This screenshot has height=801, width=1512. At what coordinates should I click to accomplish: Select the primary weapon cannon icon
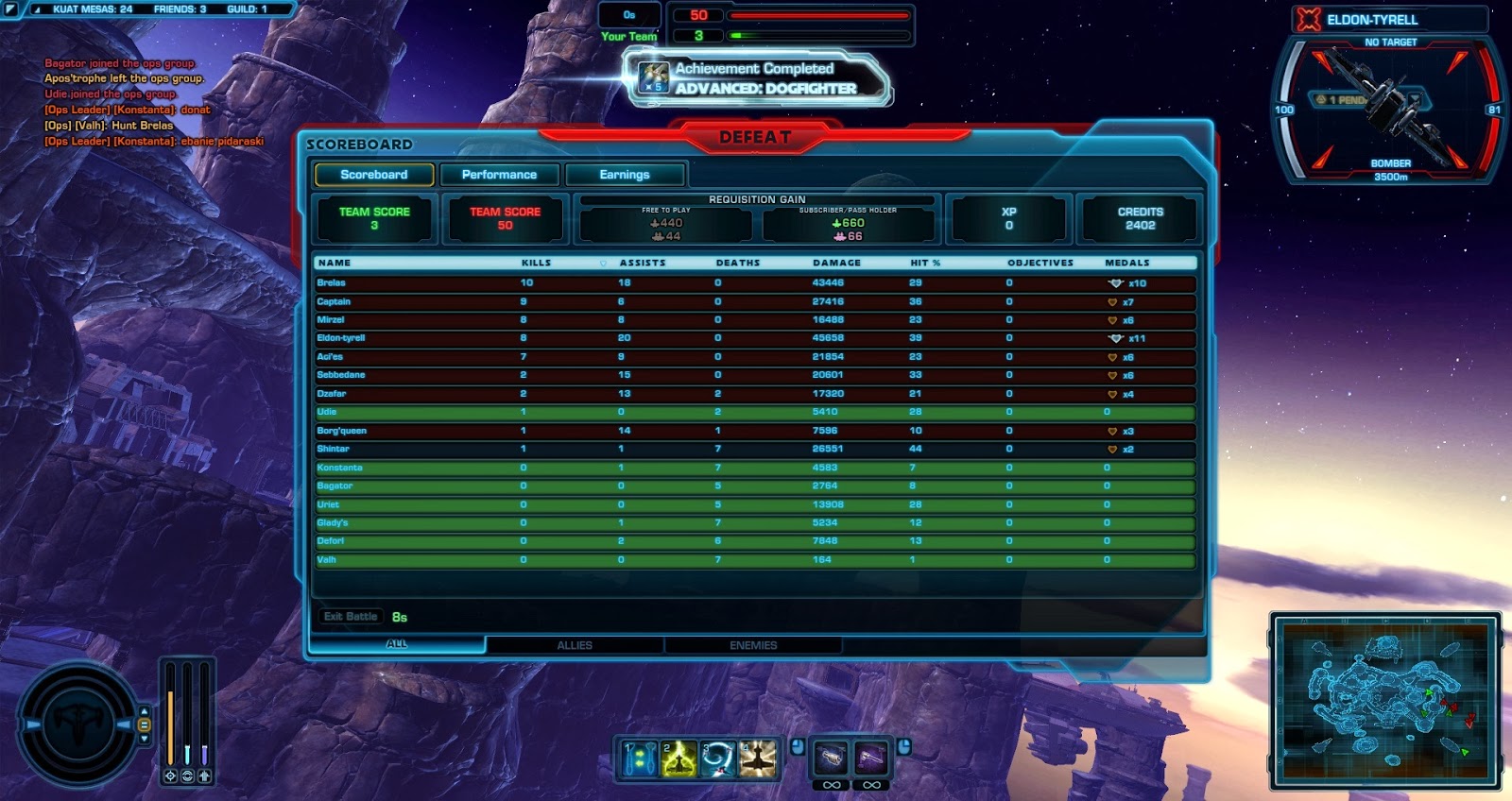pyautogui.click(x=832, y=758)
